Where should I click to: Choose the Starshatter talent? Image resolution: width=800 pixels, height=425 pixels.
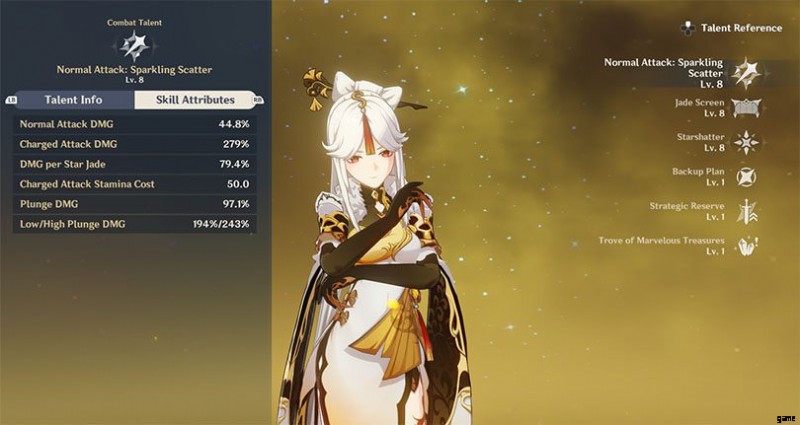744,142
